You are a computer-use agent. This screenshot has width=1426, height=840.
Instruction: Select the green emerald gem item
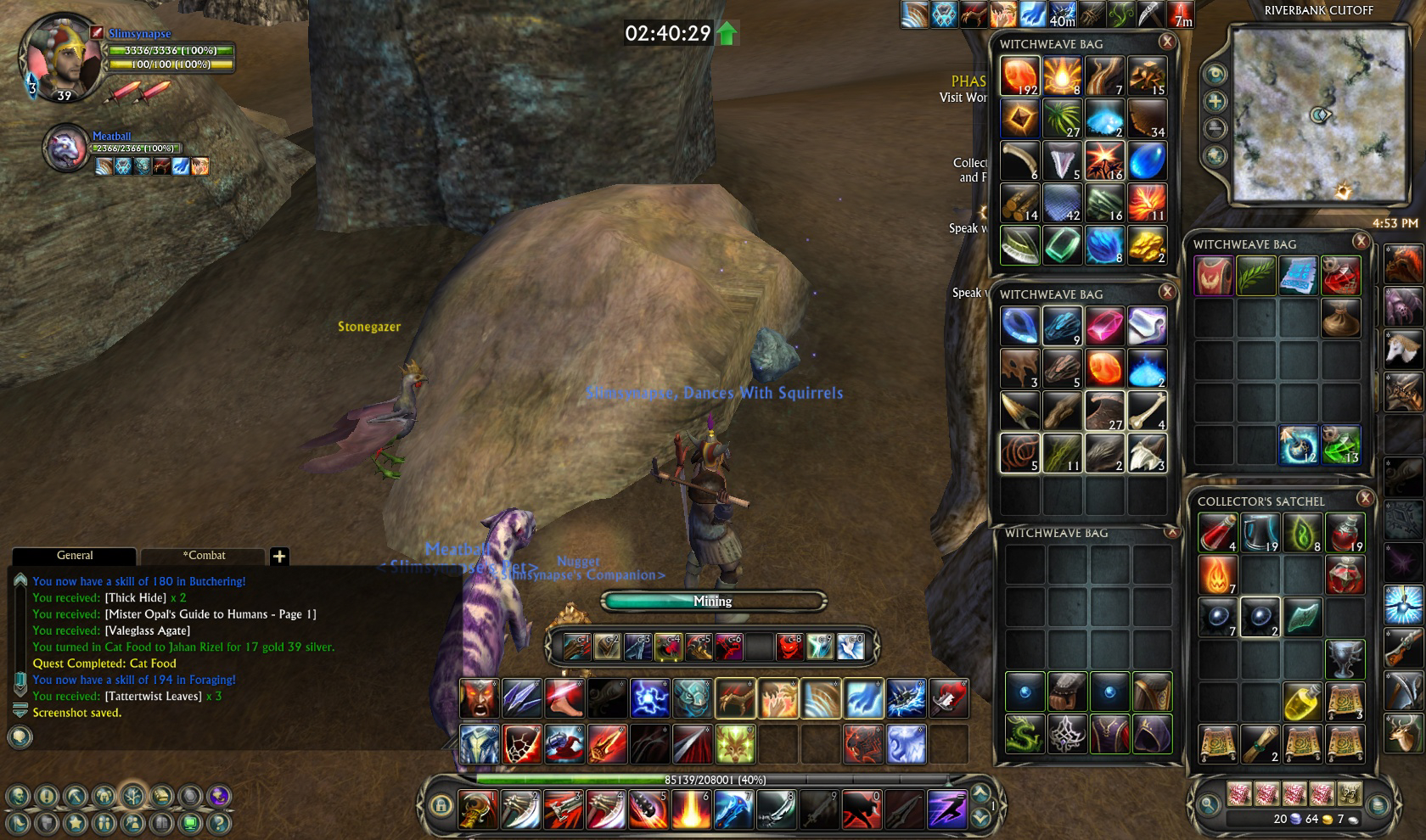(1062, 246)
